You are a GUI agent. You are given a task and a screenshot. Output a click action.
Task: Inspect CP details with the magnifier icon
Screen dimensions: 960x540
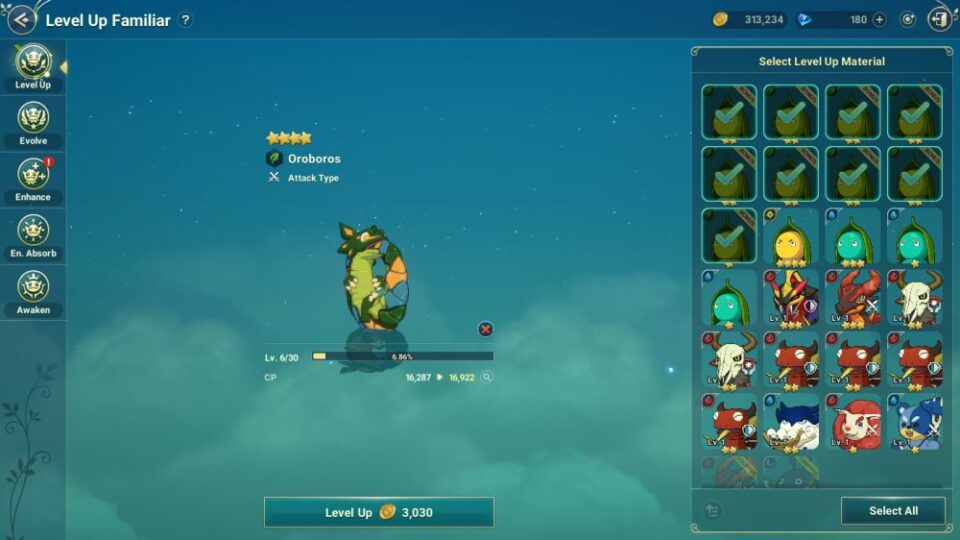(x=486, y=378)
